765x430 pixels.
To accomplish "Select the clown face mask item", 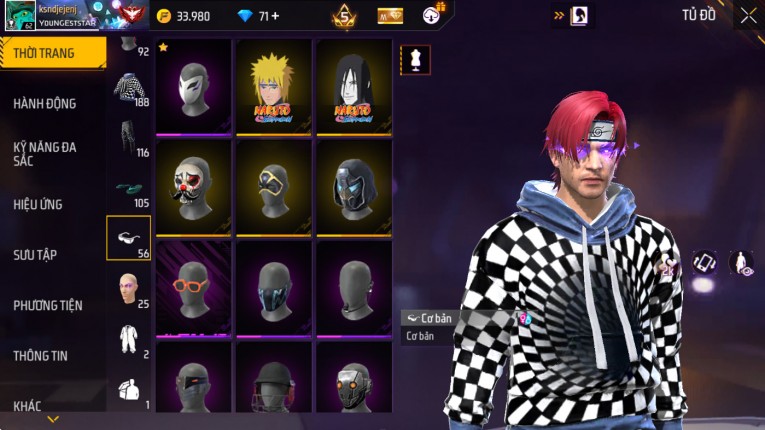I will pos(193,186).
